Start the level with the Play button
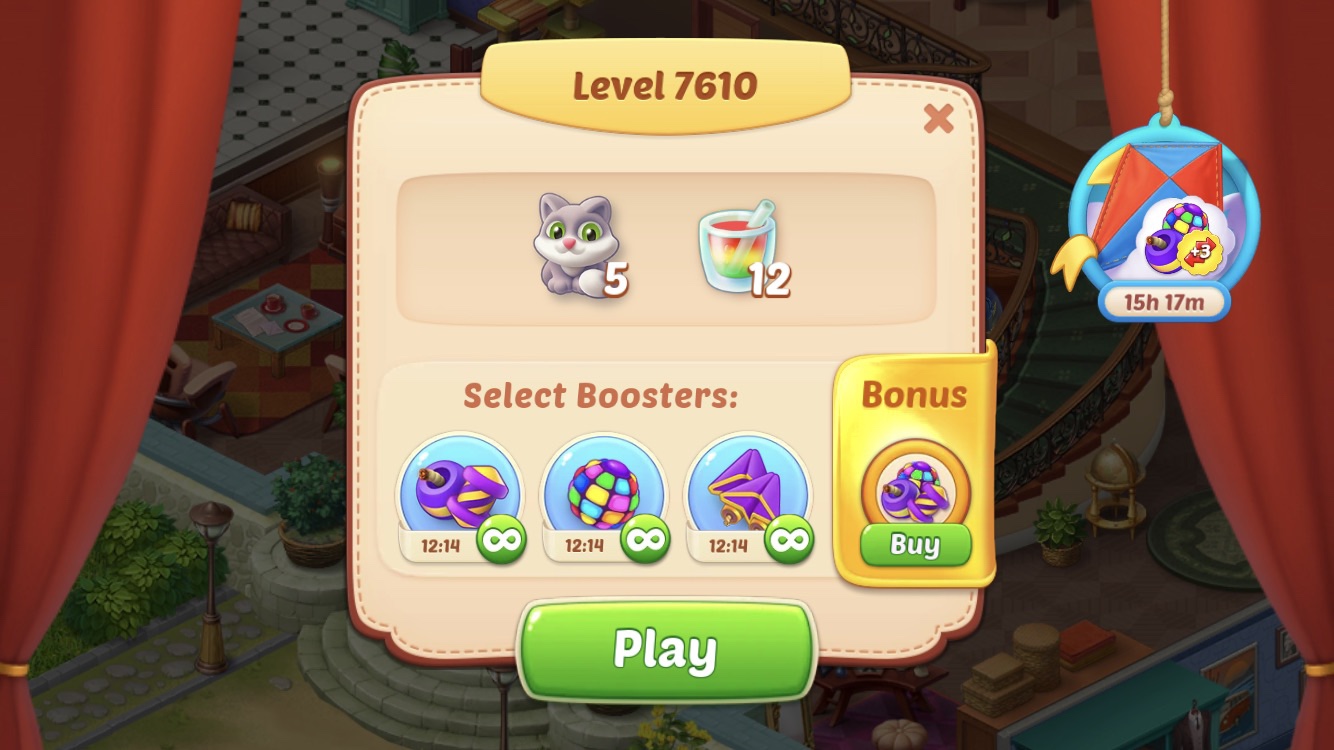This screenshot has width=1334, height=750. click(666, 650)
